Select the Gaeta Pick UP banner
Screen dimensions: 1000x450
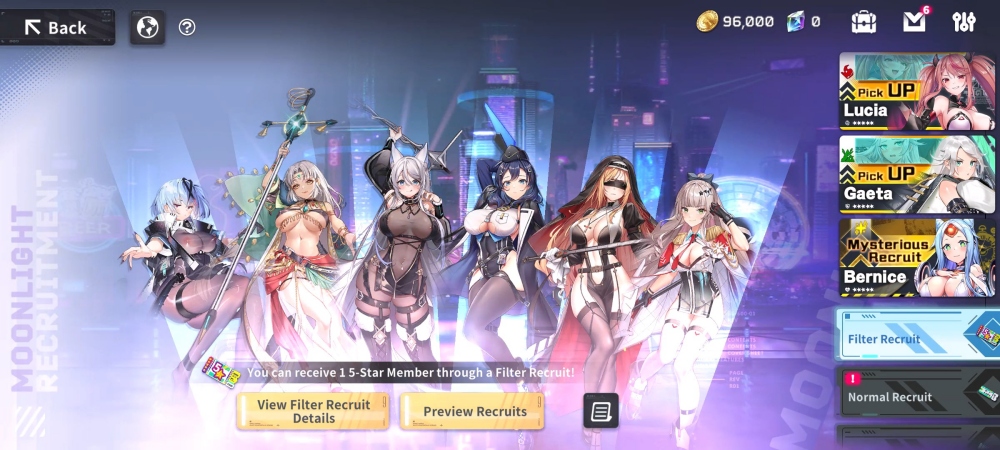(917, 174)
